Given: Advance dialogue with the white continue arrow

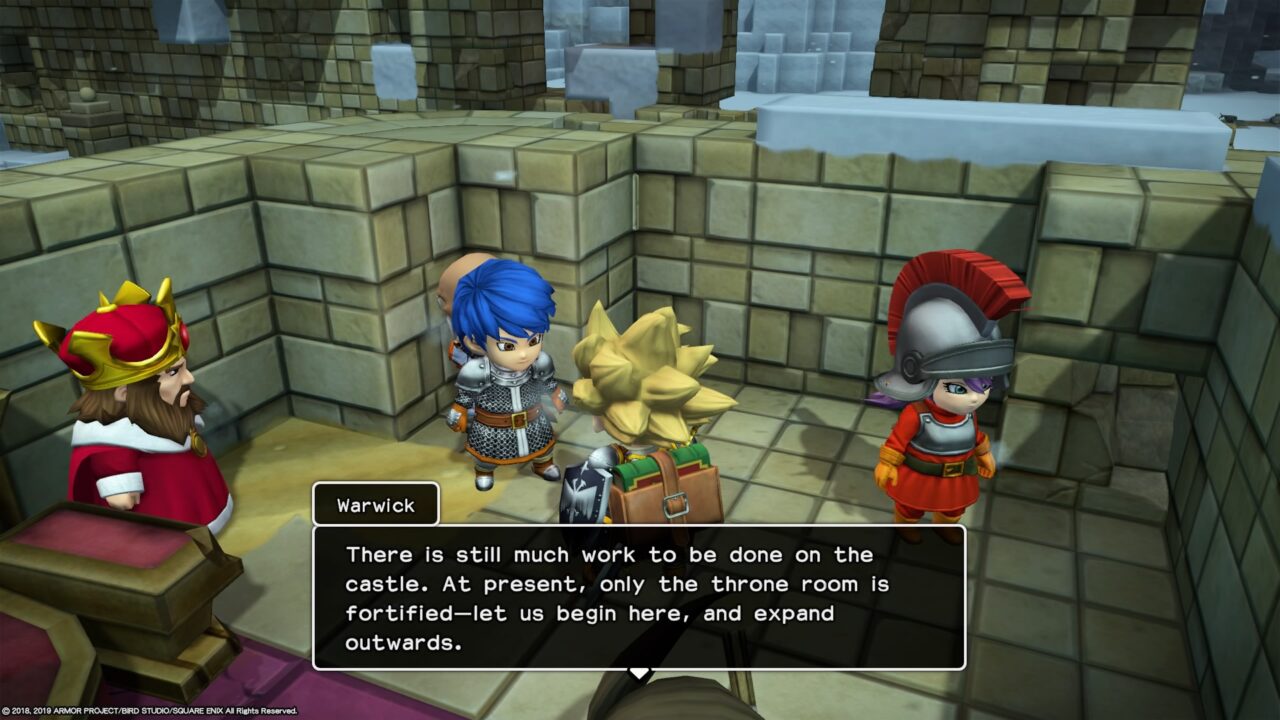Looking at the screenshot, I should (638, 673).
